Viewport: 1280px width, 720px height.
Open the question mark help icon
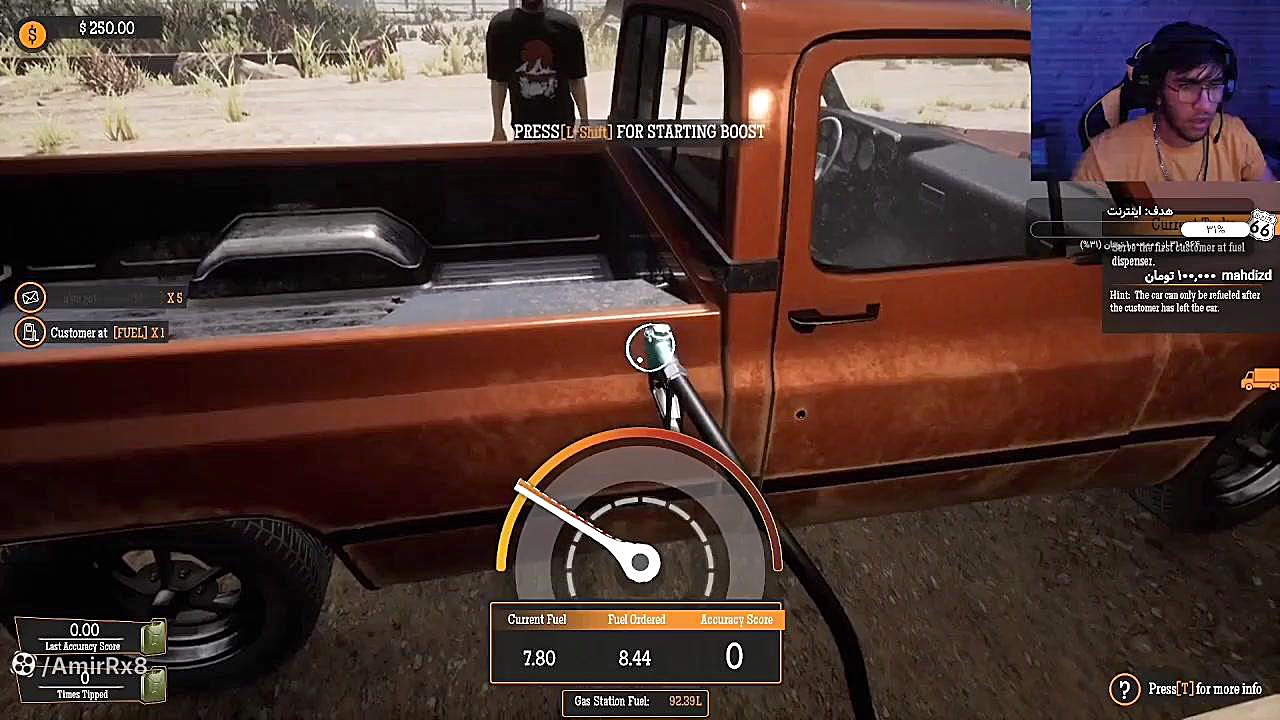click(x=1123, y=689)
